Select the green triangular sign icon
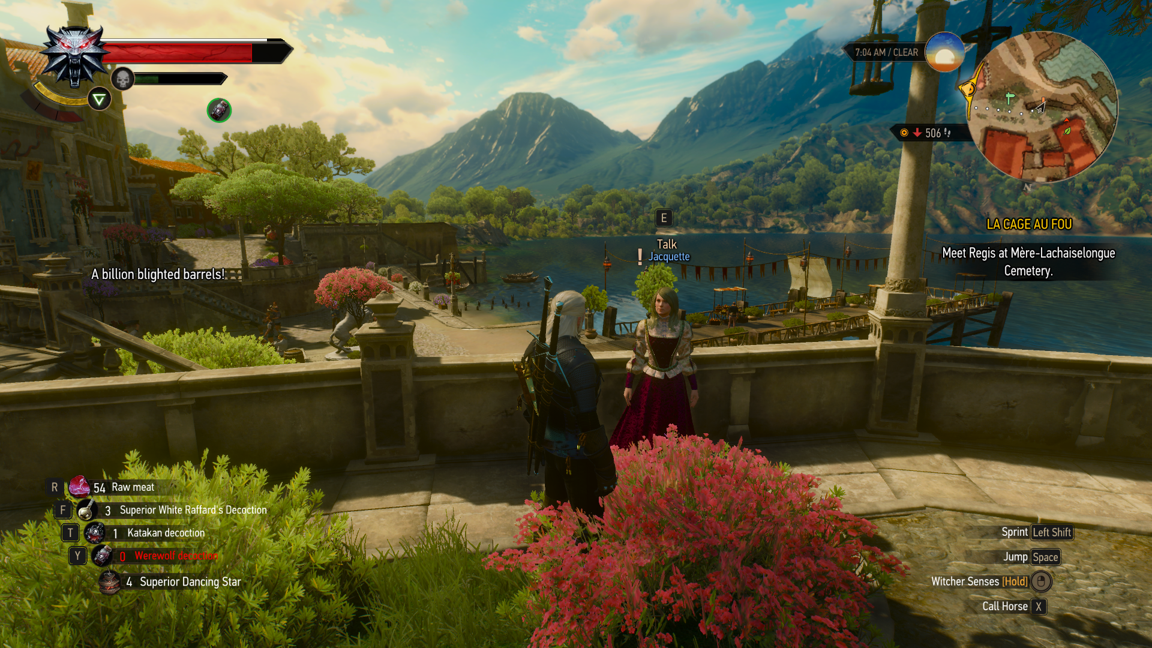Screen dimensions: 1152x648 tap(99, 99)
